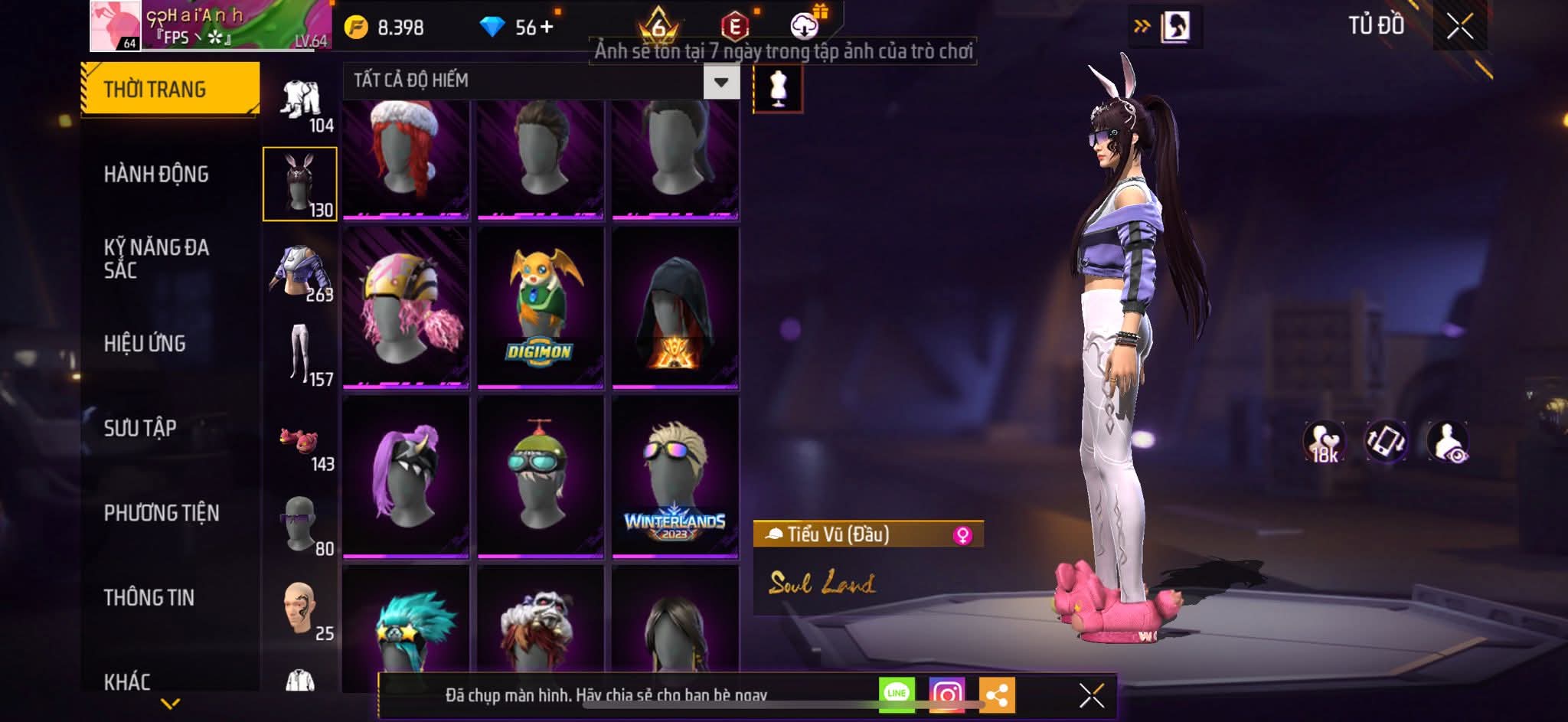1568x722 pixels.
Task: Dismiss the screenshot share notification bar
Action: click(x=1091, y=695)
